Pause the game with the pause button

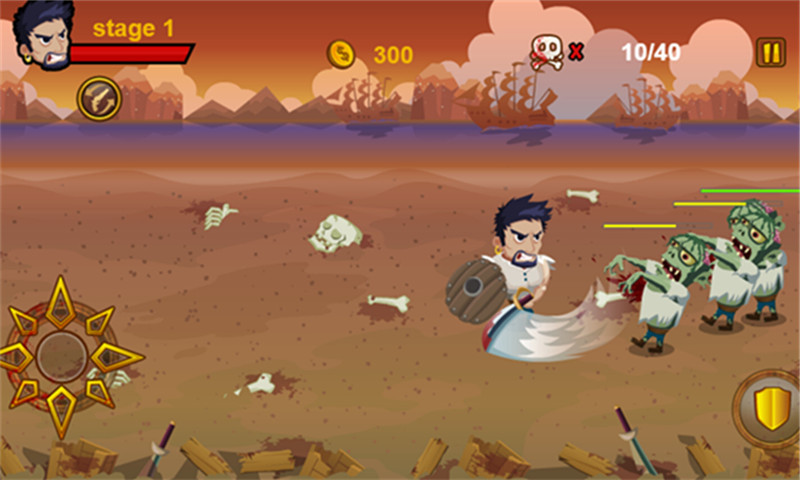point(770,52)
